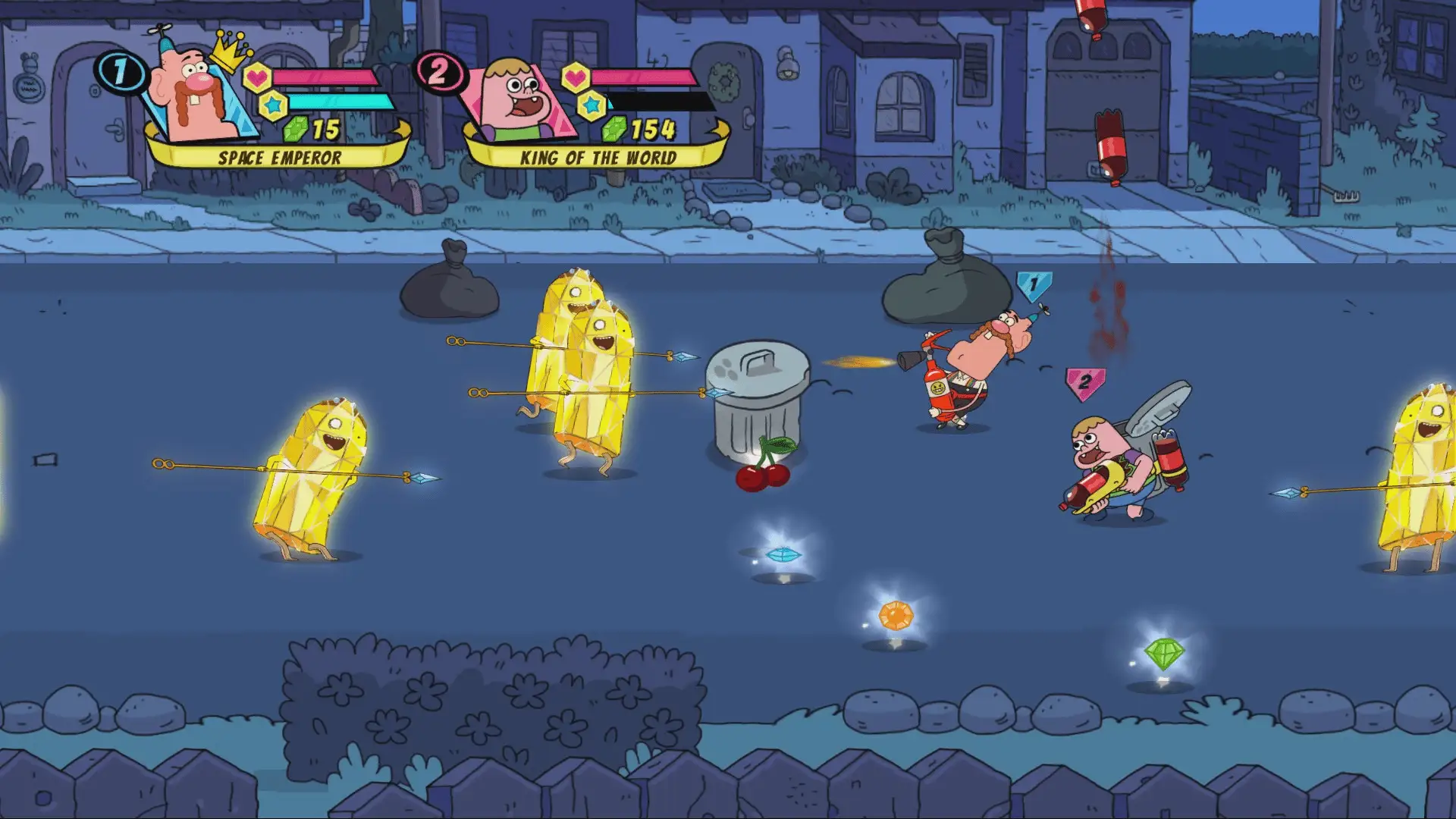
Task: Select the KING OF THE WORLD title label
Action: (598, 158)
